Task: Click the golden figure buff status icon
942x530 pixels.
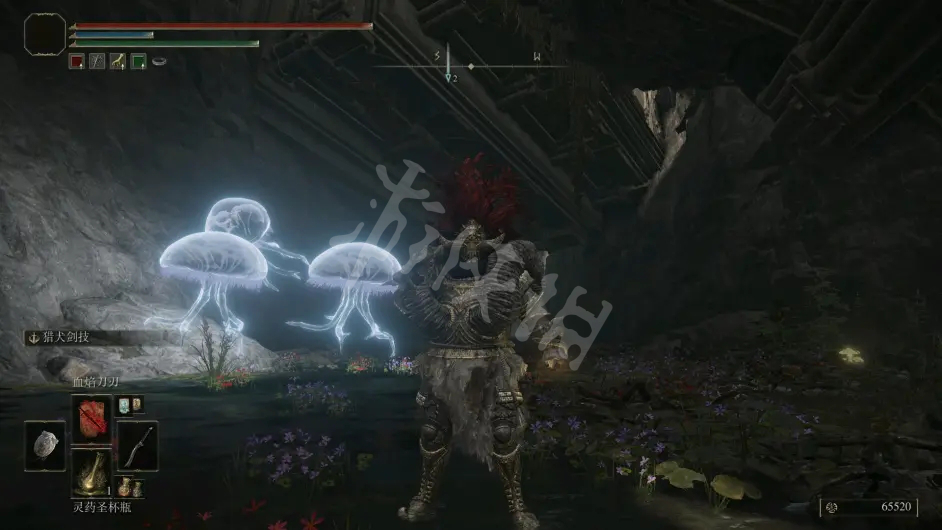Action: 118,61
